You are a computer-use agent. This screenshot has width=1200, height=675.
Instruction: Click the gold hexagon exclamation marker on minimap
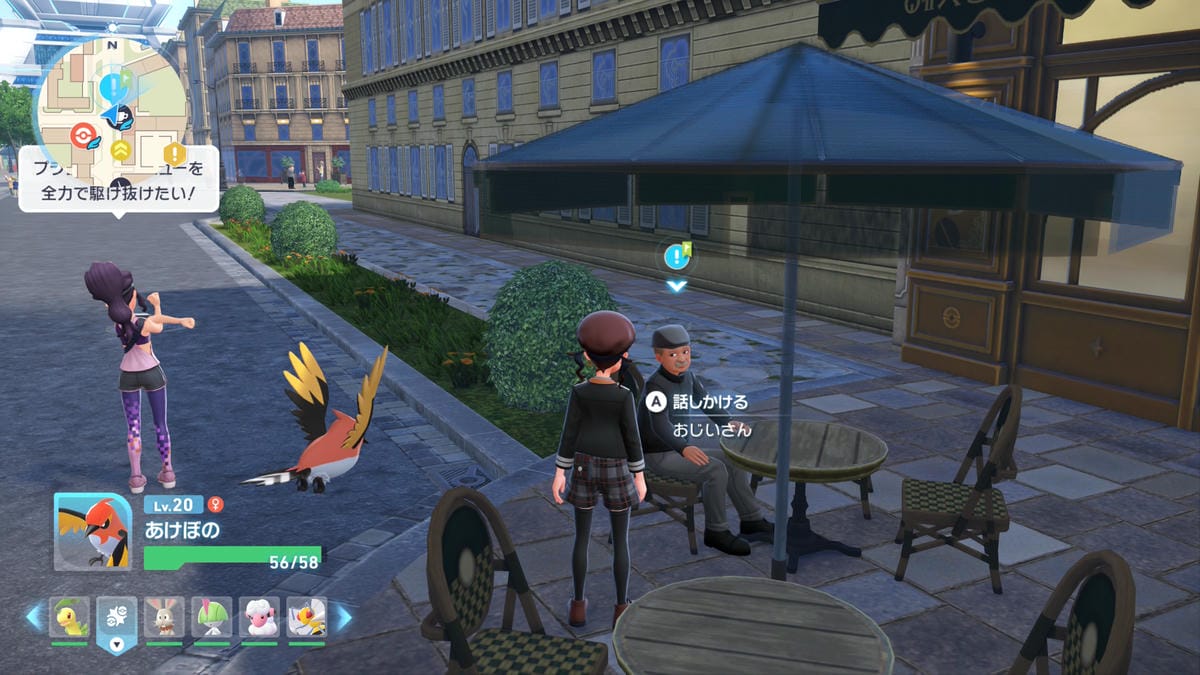[175, 154]
